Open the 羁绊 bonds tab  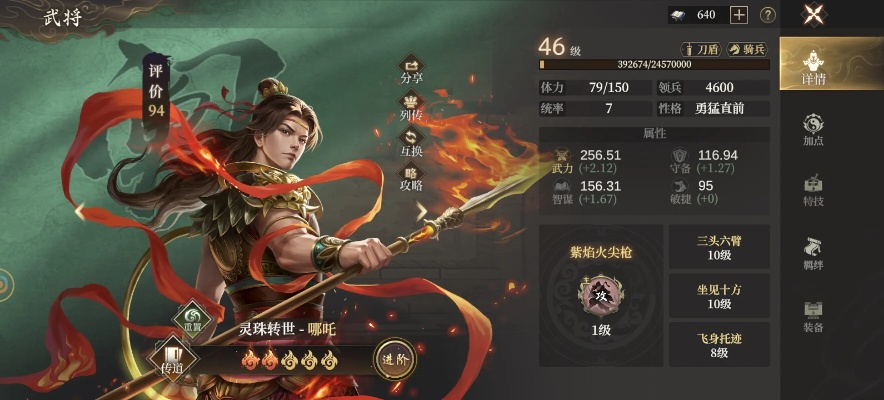(x=814, y=253)
